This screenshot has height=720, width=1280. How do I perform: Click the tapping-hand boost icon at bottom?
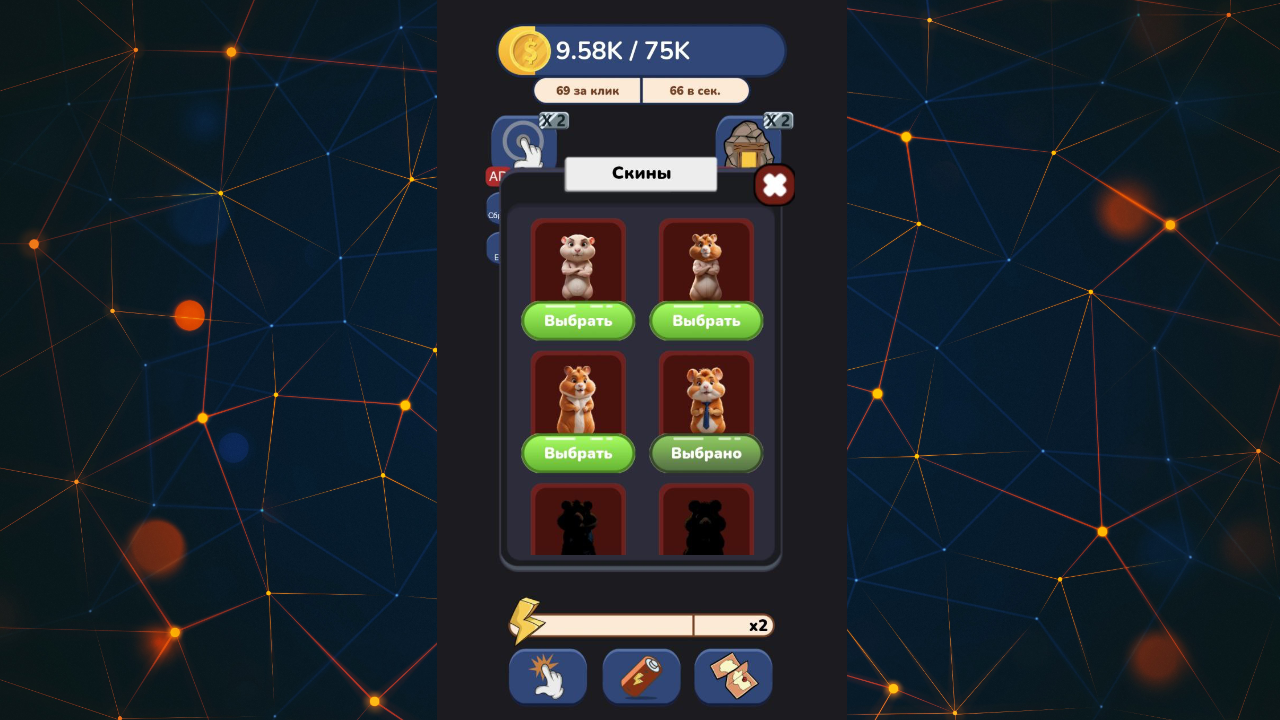pos(547,676)
